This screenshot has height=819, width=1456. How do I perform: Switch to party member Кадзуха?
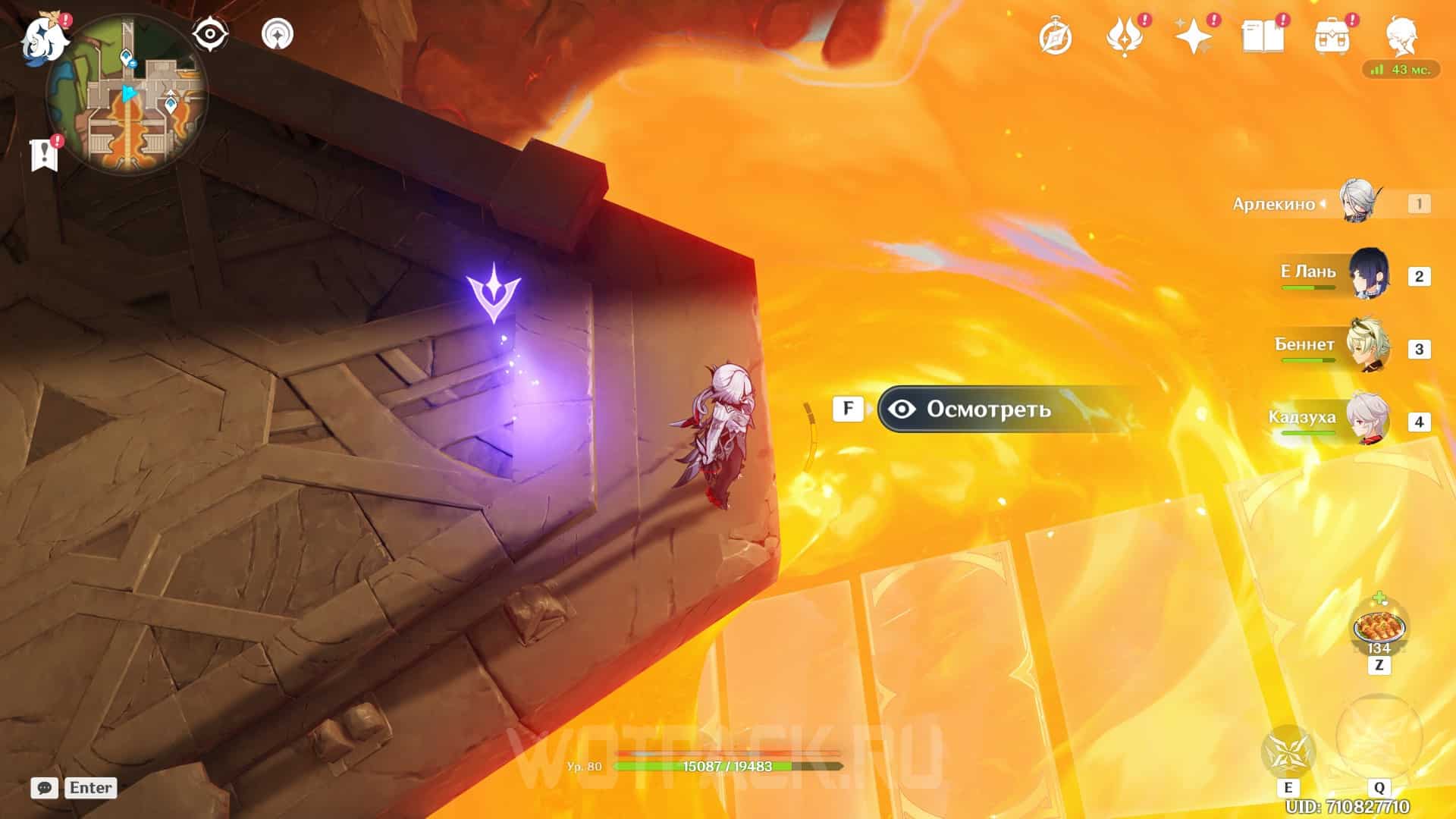pos(1368,419)
